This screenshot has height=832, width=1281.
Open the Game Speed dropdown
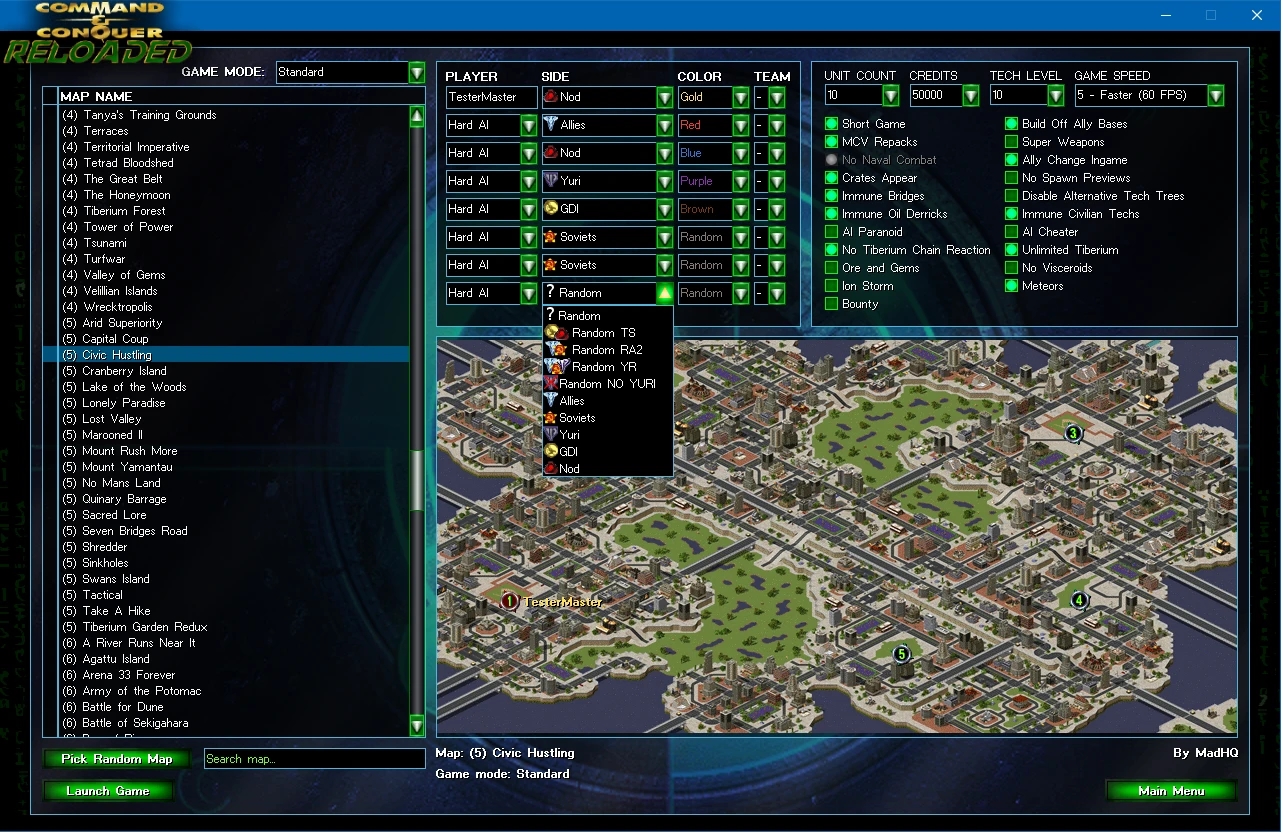click(x=1215, y=96)
